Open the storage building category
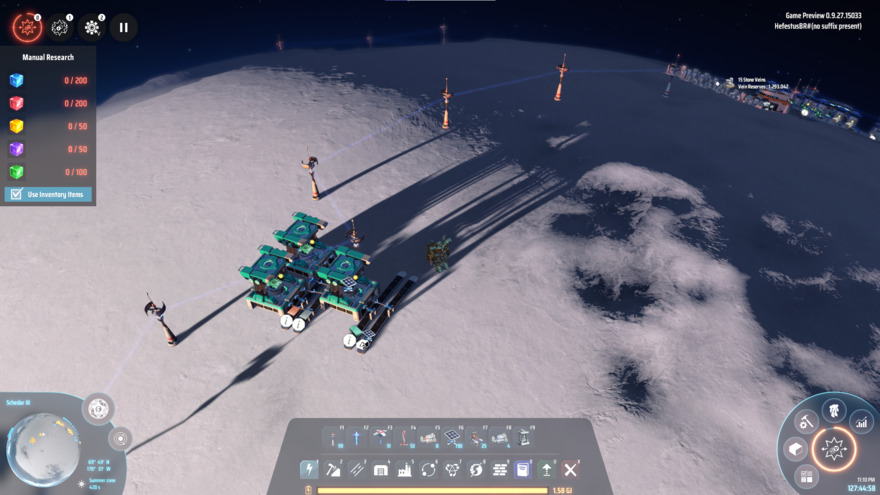The width and height of the screenshot is (880, 495). coord(381,469)
